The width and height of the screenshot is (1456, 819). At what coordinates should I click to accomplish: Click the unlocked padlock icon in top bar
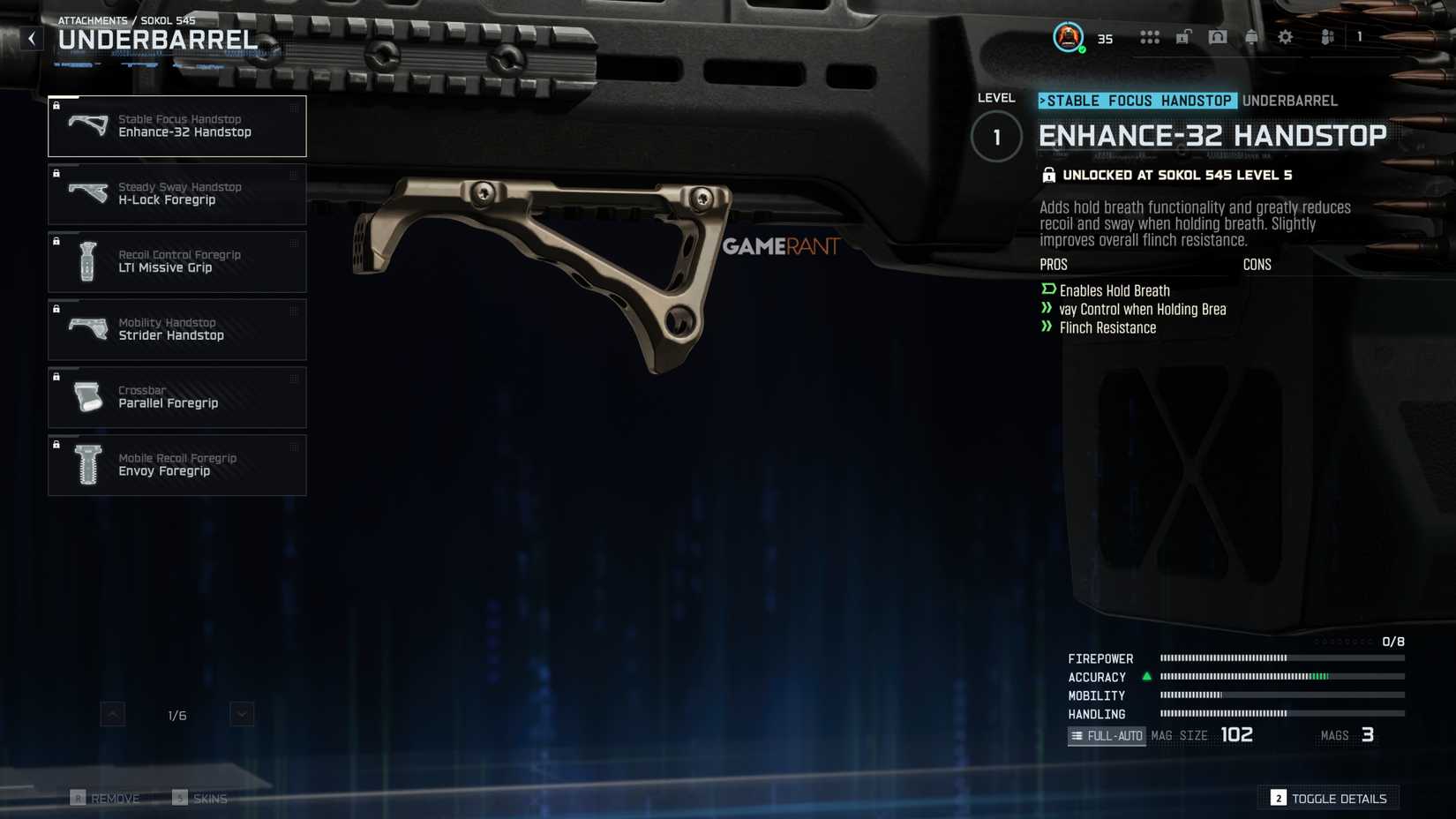pyautogui.click(x=1183, y=37)
